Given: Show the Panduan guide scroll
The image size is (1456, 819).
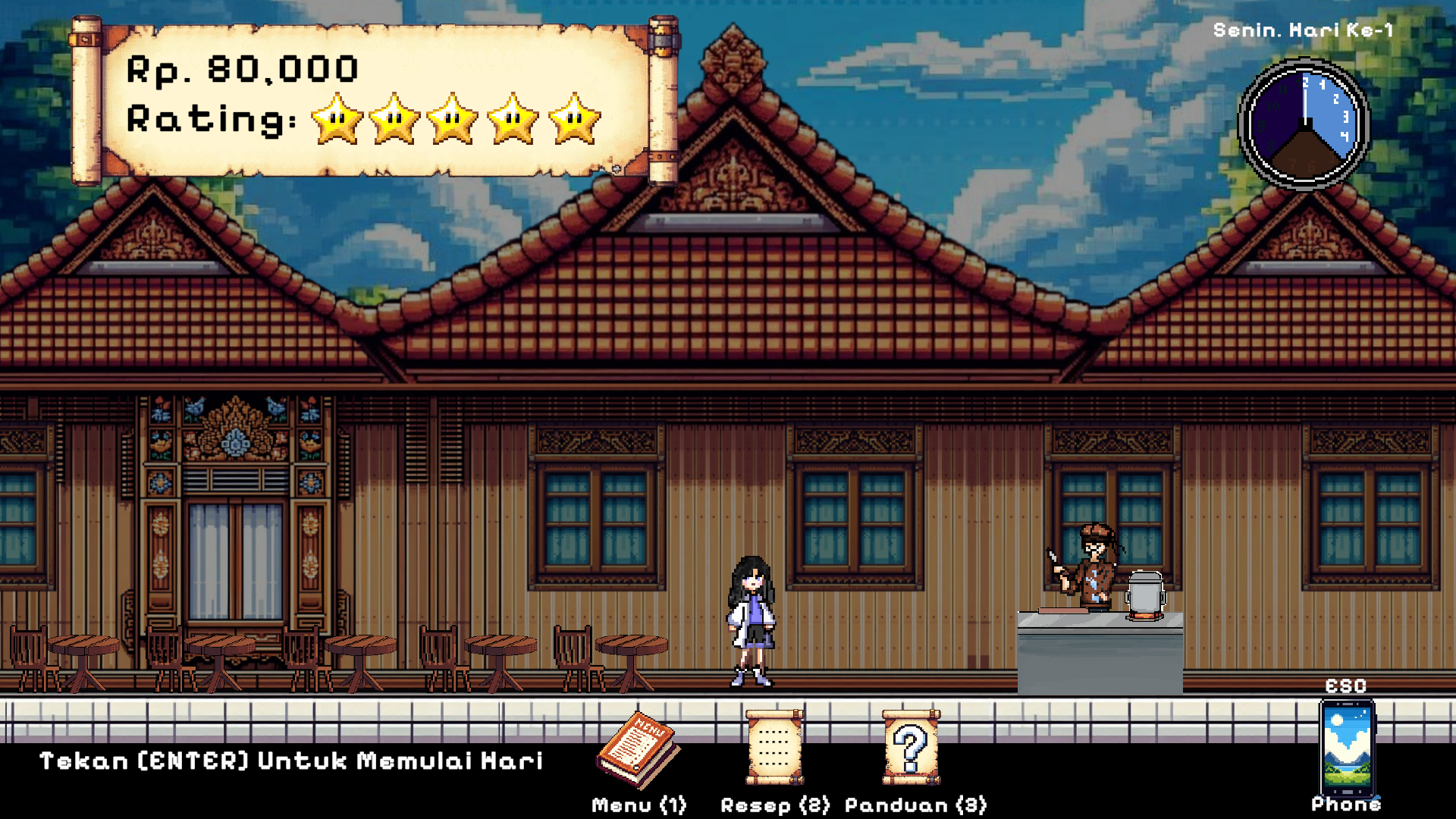Looking at the screenshot, I should click(x=911, y=748).
